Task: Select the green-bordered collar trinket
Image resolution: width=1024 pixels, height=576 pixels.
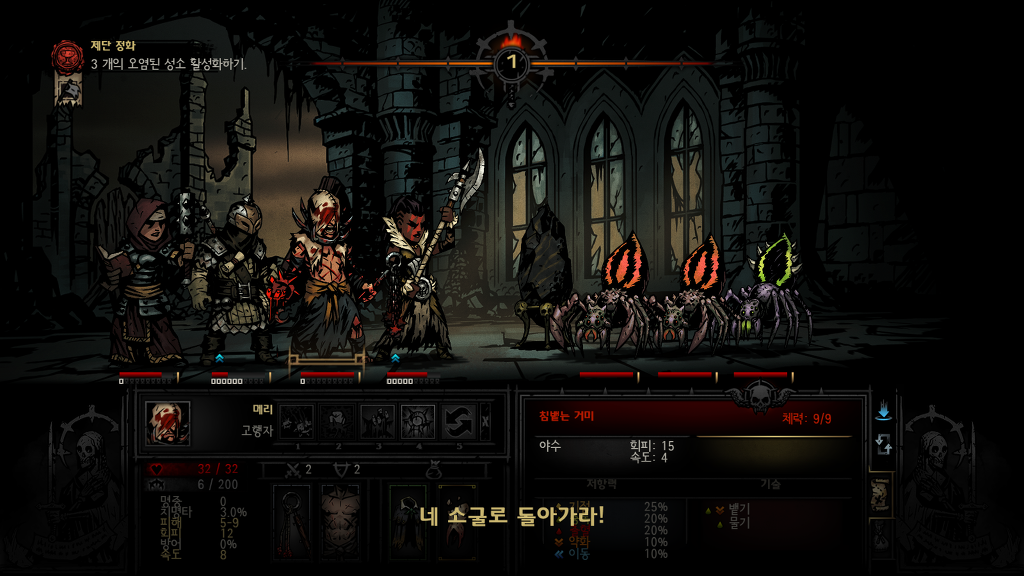Action: click(x=408, y=521)
